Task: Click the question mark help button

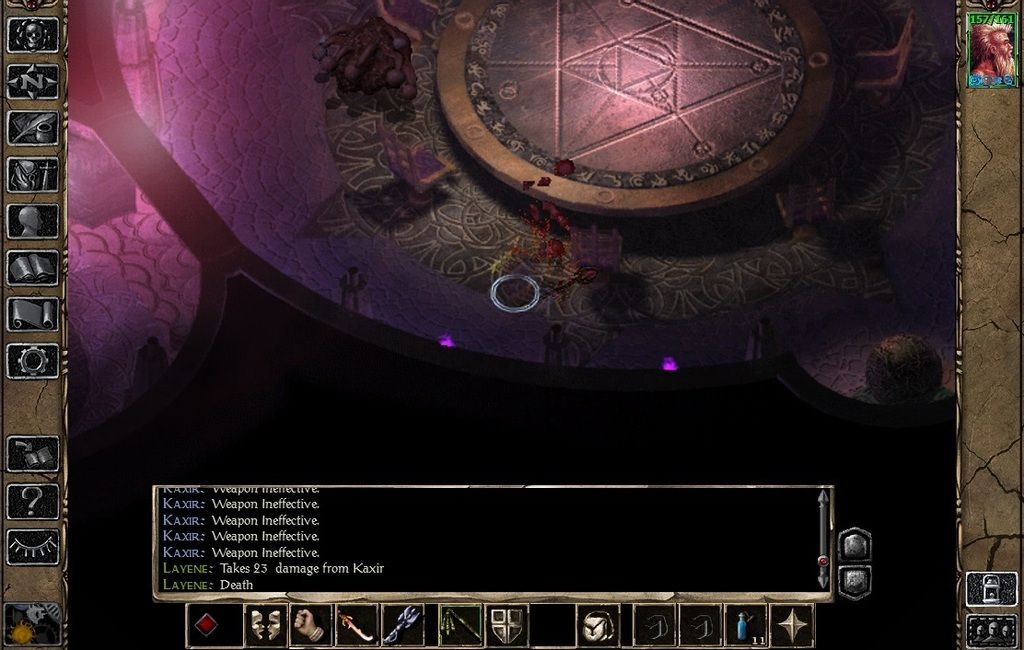Action: point(33,500)
